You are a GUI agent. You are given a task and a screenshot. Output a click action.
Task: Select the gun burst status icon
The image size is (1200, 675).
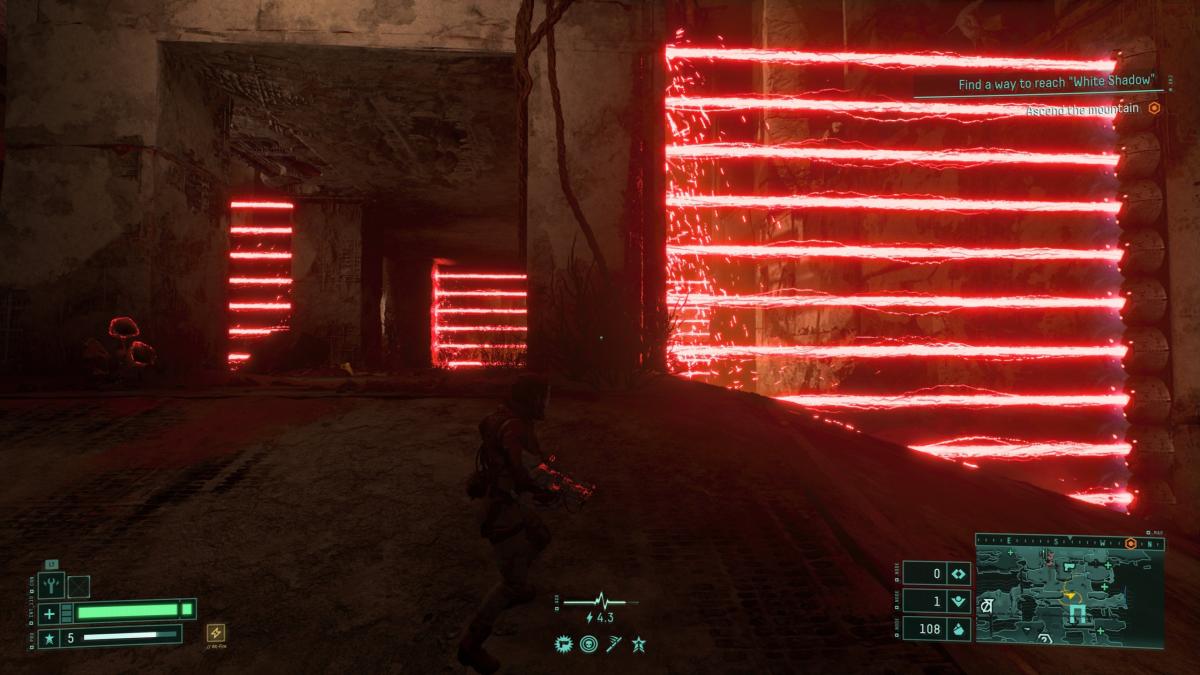562,644
